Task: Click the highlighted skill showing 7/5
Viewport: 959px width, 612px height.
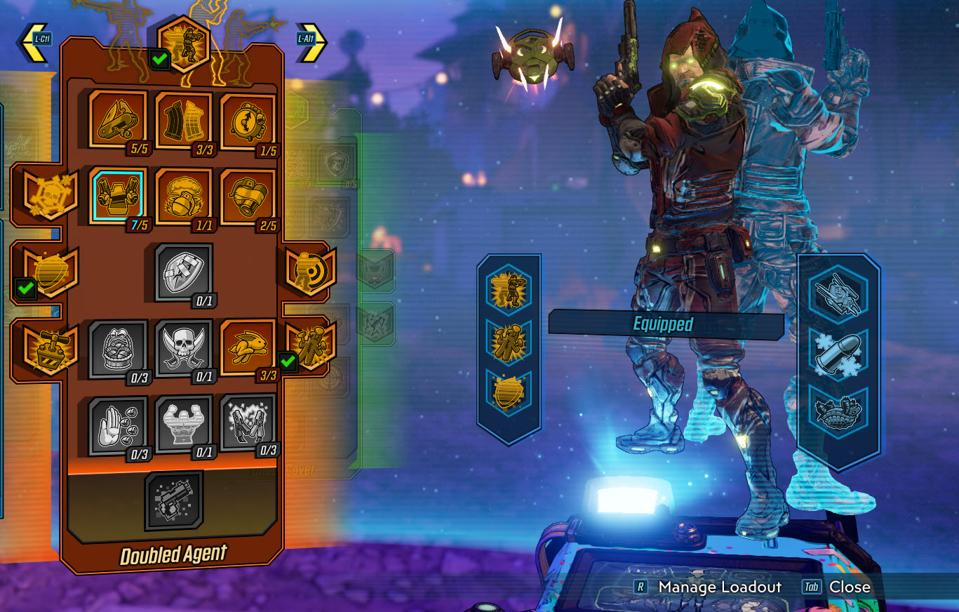Action: [x=117, y=195]
